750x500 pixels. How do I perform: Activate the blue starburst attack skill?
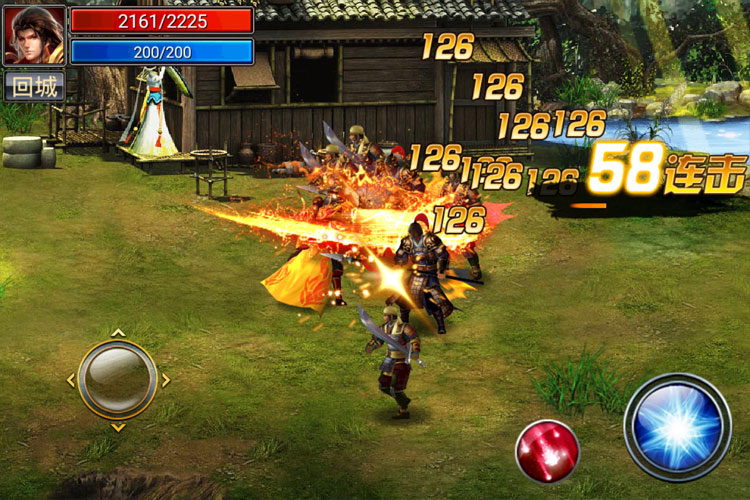678,427
